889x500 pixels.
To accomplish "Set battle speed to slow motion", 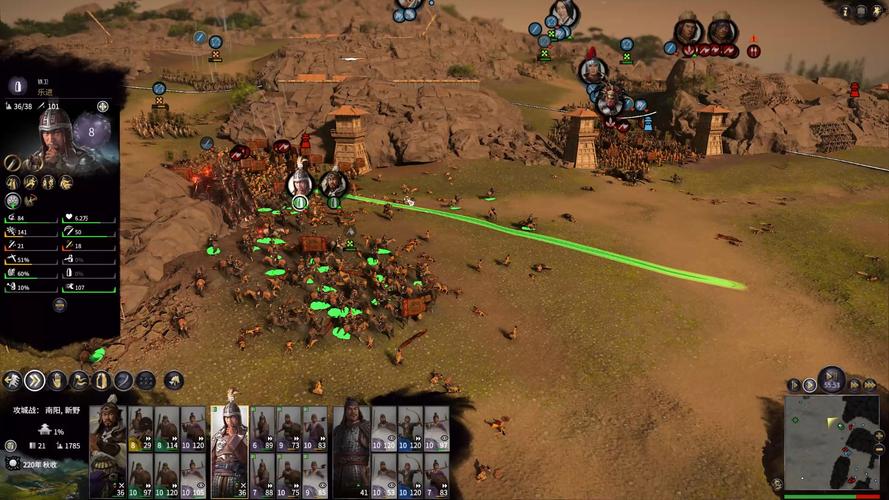I will tap(794, 384).
